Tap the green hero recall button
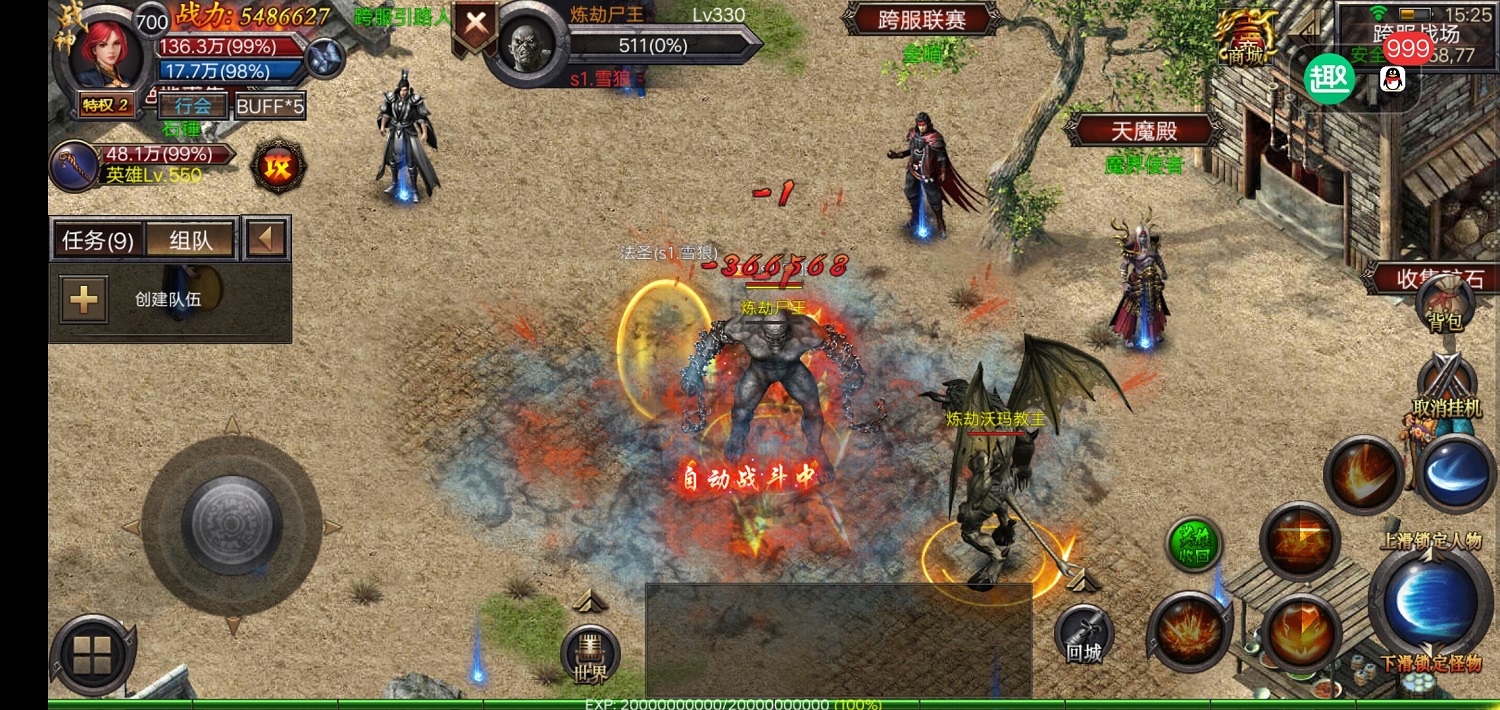Image resolution: width=1500 pixels, height=710 pixels. point(1194,545)
